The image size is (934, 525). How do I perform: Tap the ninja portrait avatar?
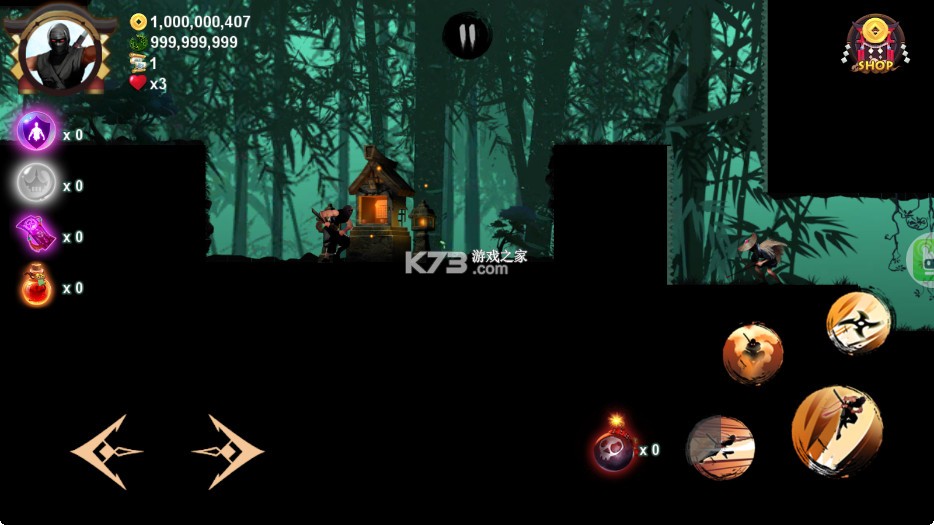pyautogui.click(x=59, y=50)
